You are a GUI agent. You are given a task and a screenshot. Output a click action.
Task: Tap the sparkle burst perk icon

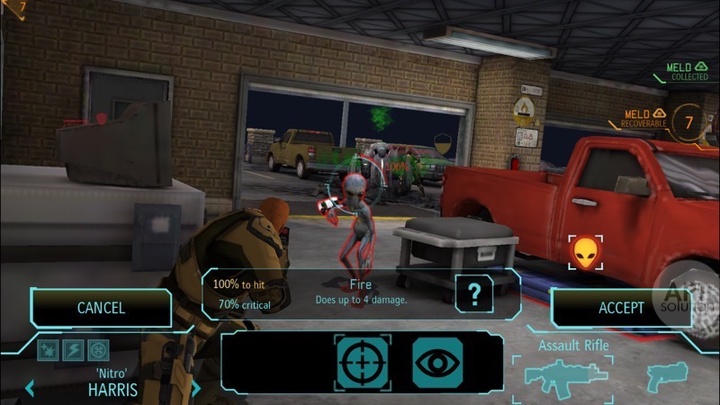click(x=49, y=350)
